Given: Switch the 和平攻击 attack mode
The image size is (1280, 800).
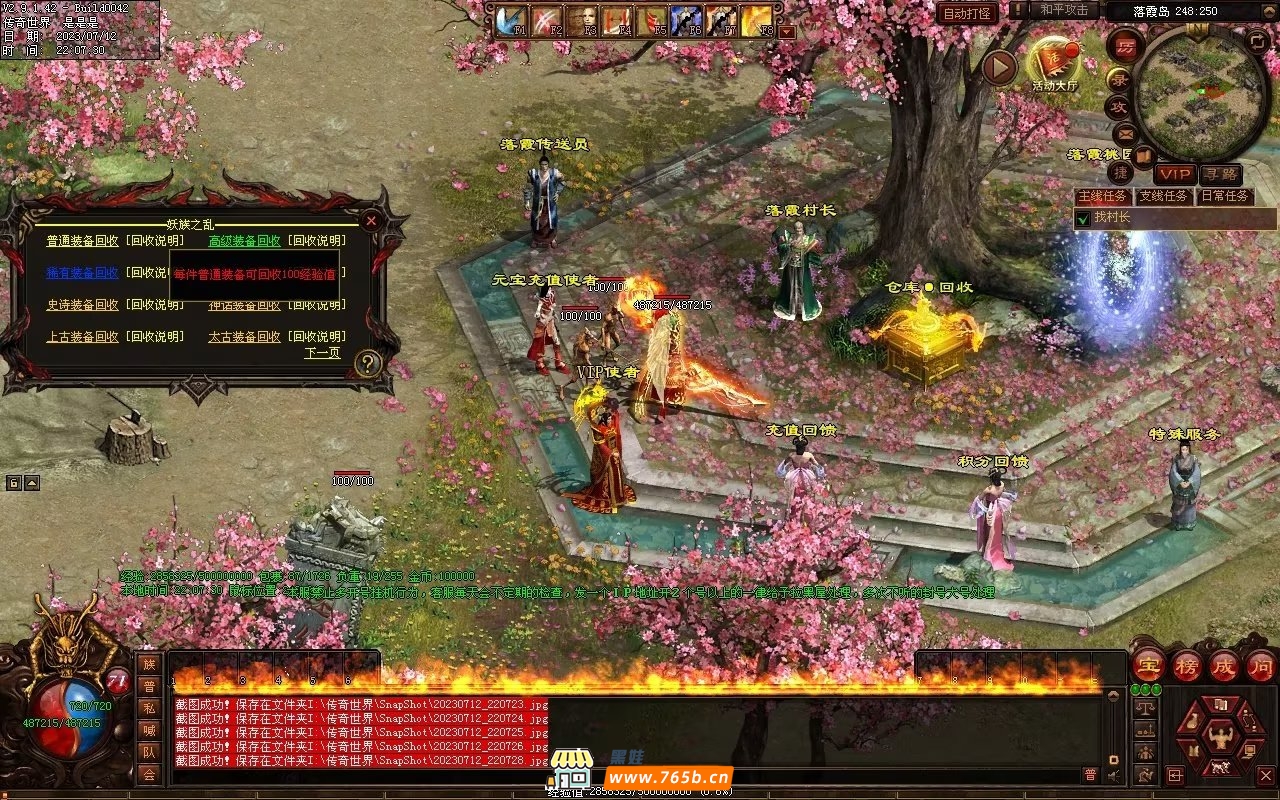Looking at the screenshot, I should pos(1063,10).
